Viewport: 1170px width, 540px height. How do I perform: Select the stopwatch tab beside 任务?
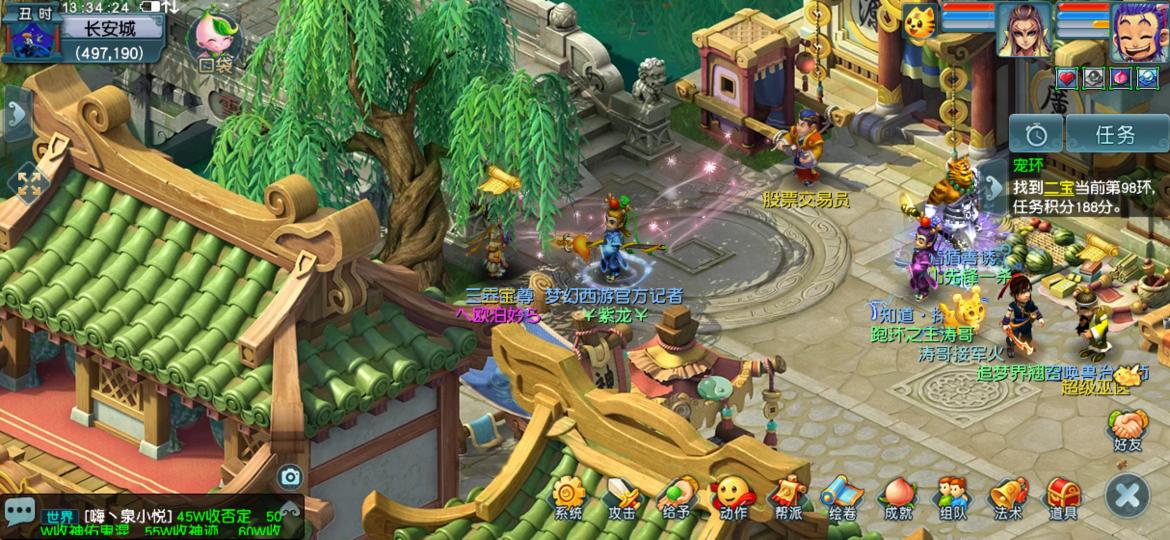coord(1035,135)
